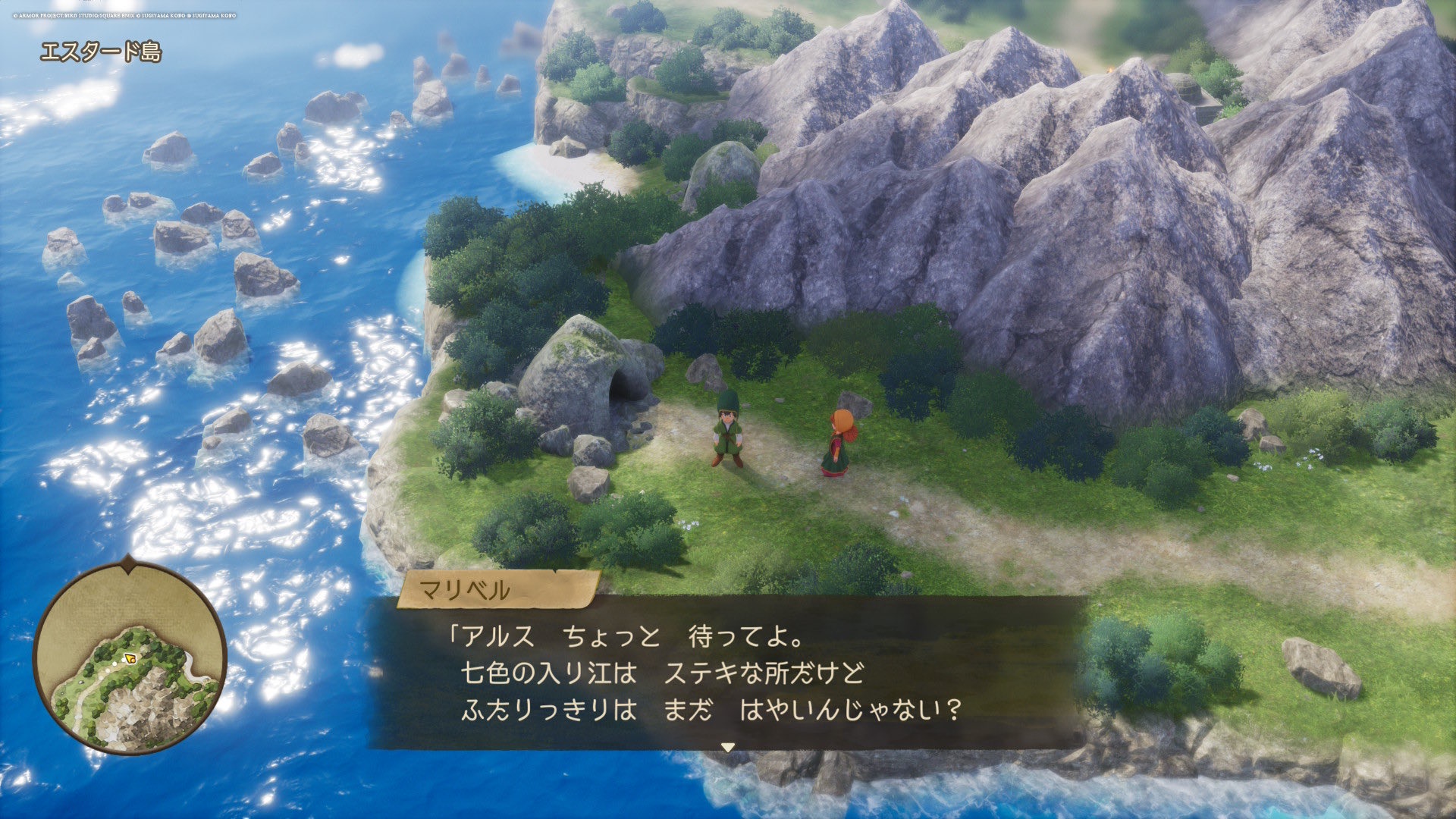Click Maribel's dialogue text box
The height and width of the screenshot is (819, 1456).
(726, 673)
